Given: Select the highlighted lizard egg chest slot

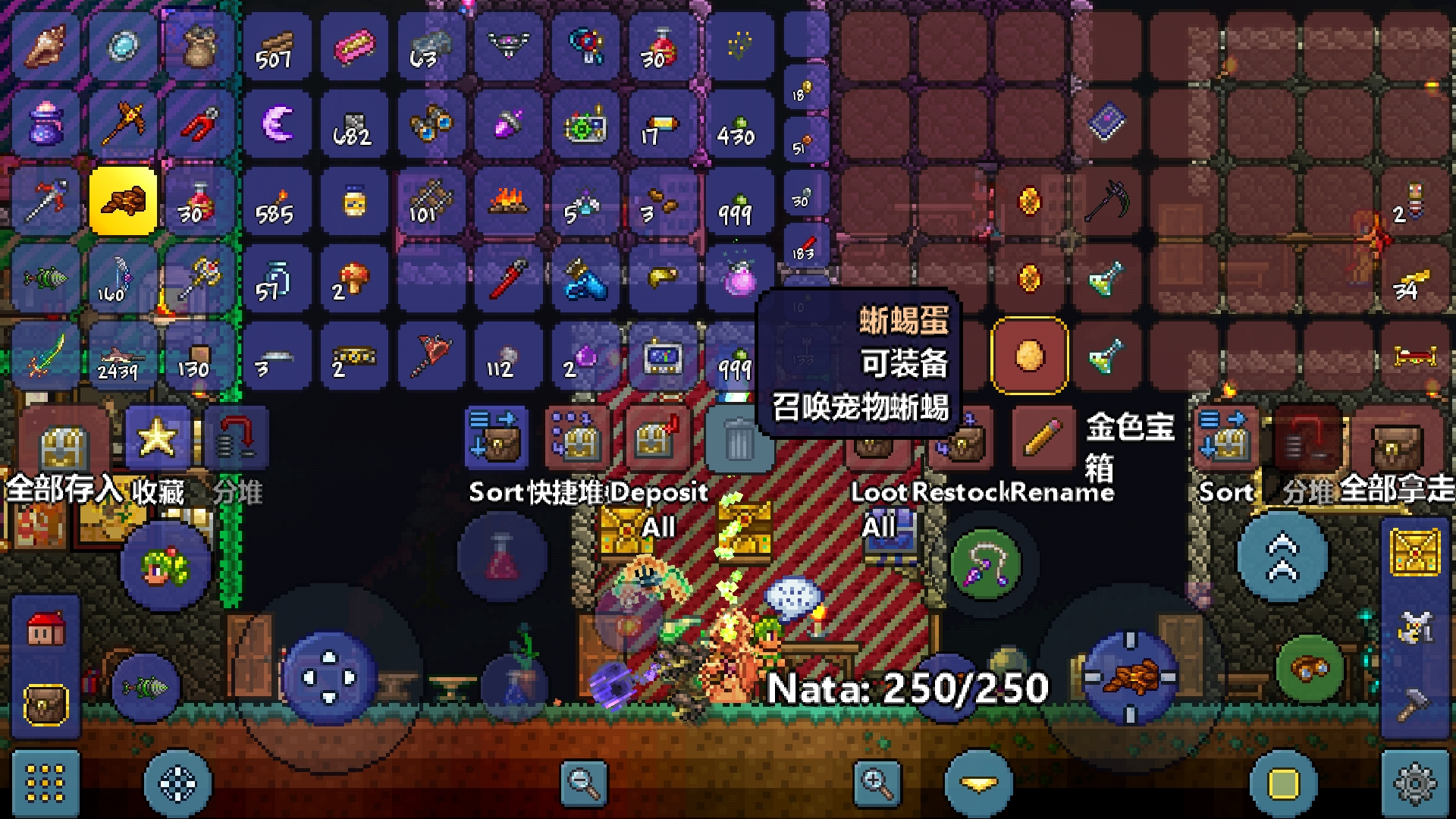Looking at the screenshot, I should tap(1029, 355).
